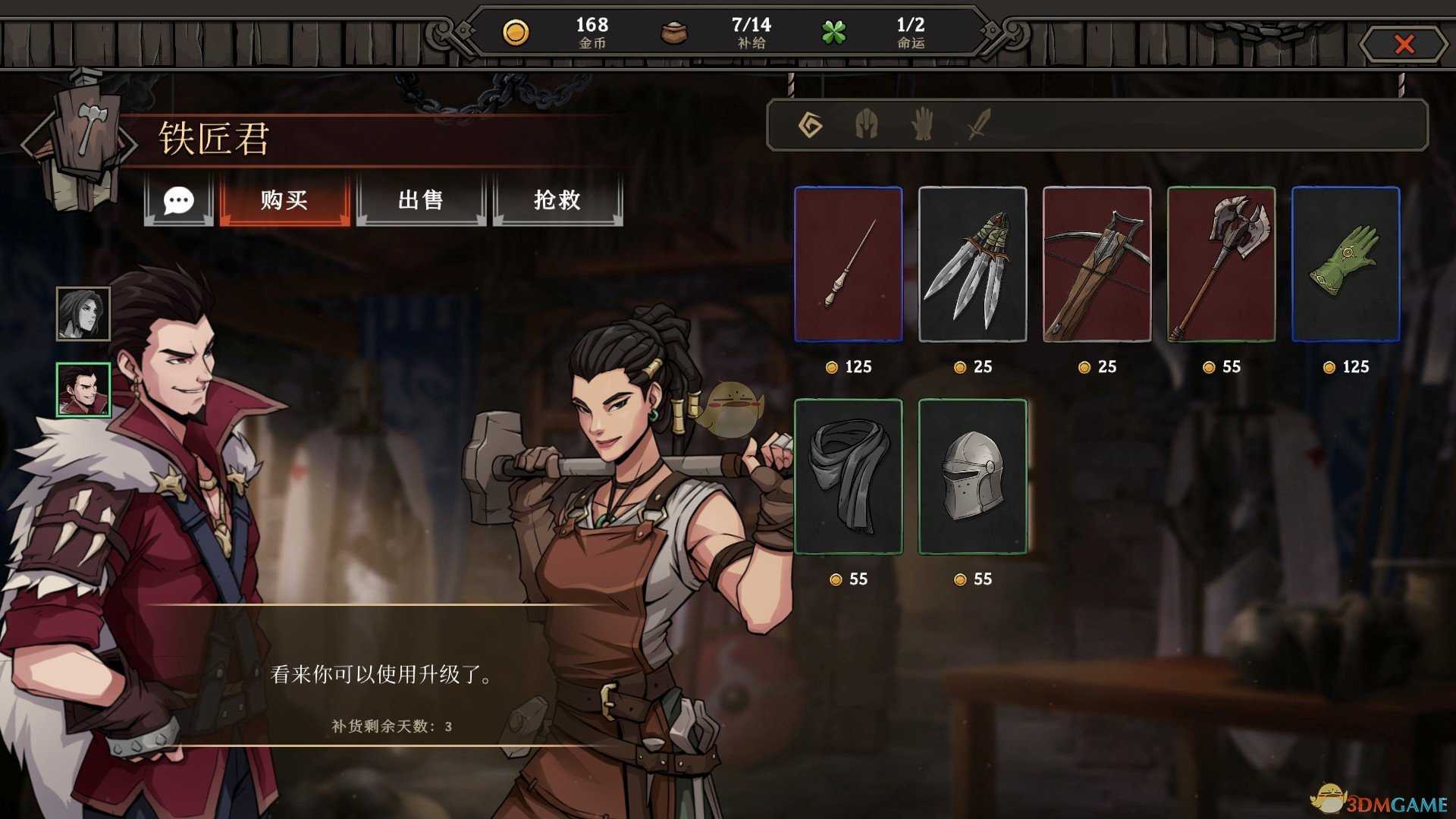
Task: Select the sword weapon filter icon
Action: click(x=976, y=127)
